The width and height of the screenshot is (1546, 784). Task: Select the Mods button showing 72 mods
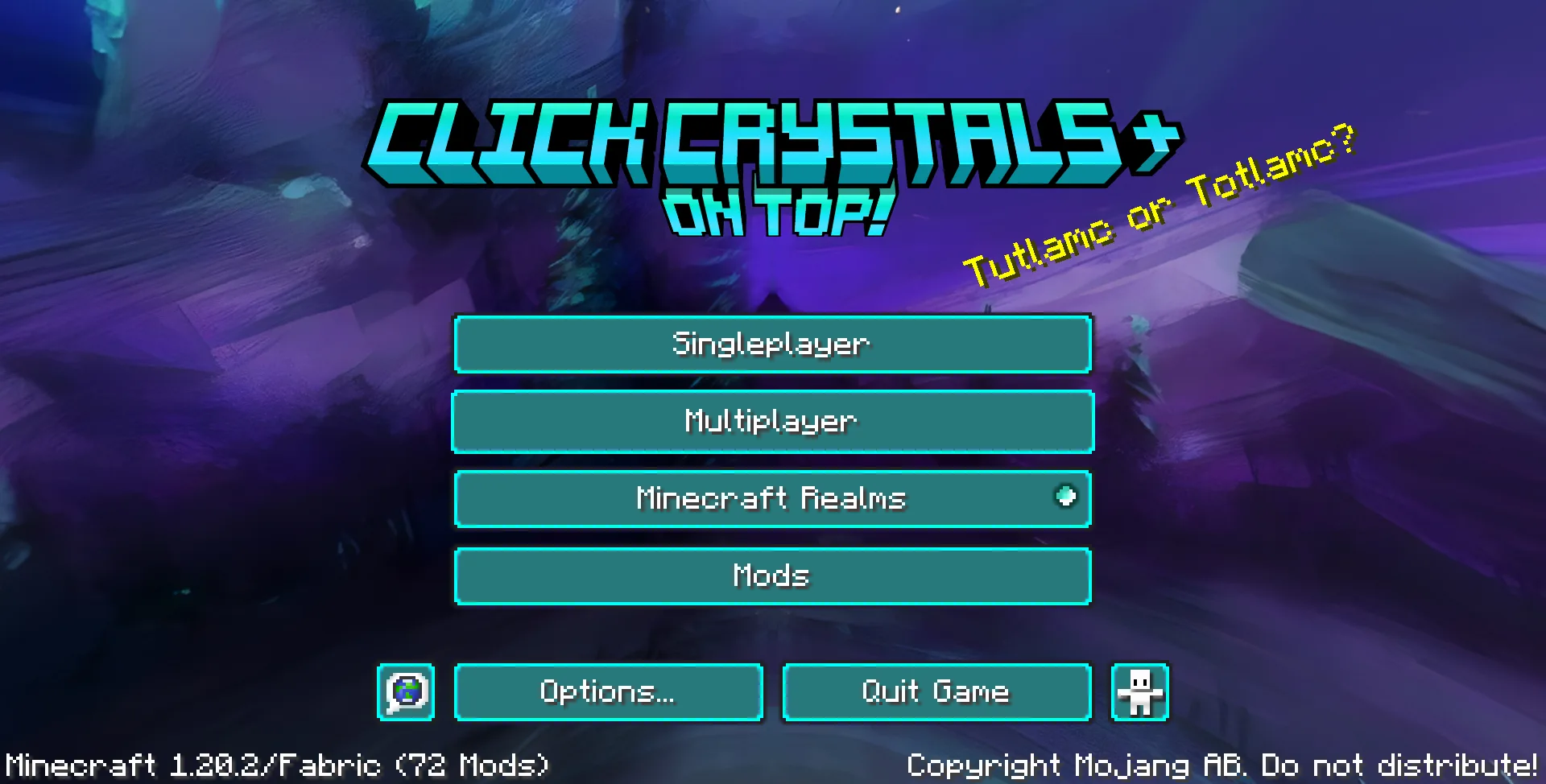(772, 576)
